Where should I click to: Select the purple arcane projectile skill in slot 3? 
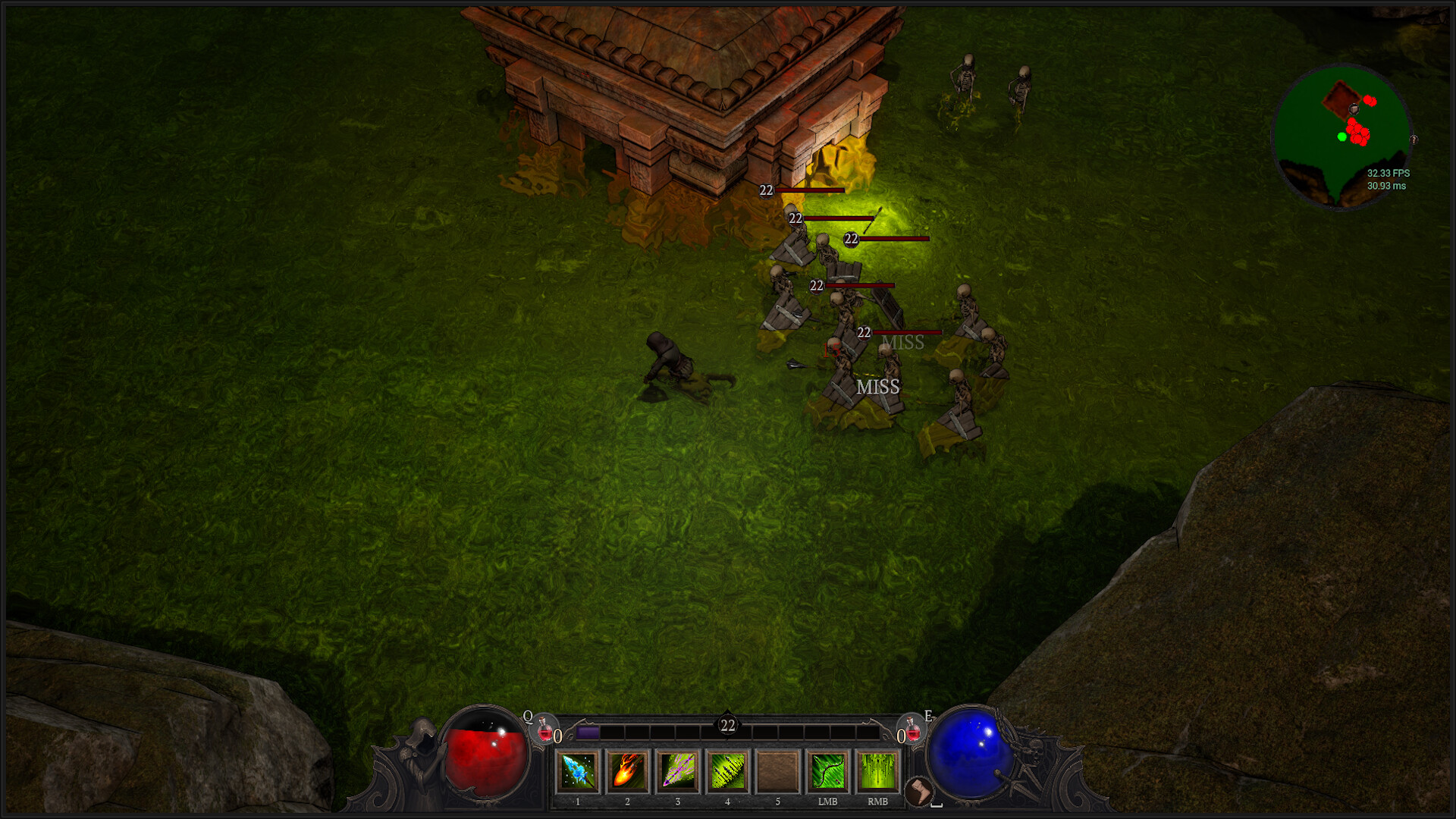676,771
